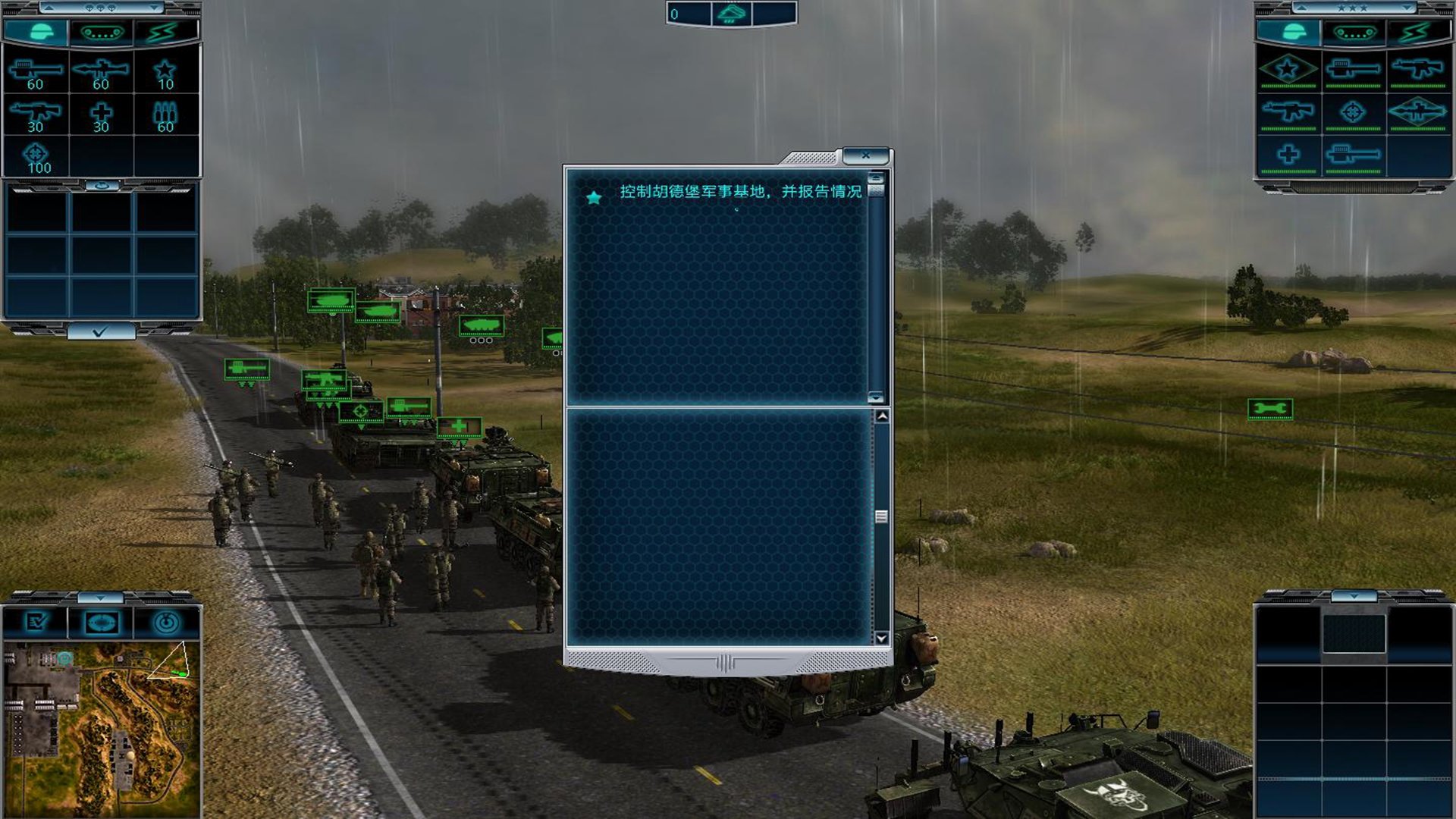Confirm deployment with the checkmark button
This screenshot has width=1456, height=819.
pyautogui.click(x=101, y=331)
